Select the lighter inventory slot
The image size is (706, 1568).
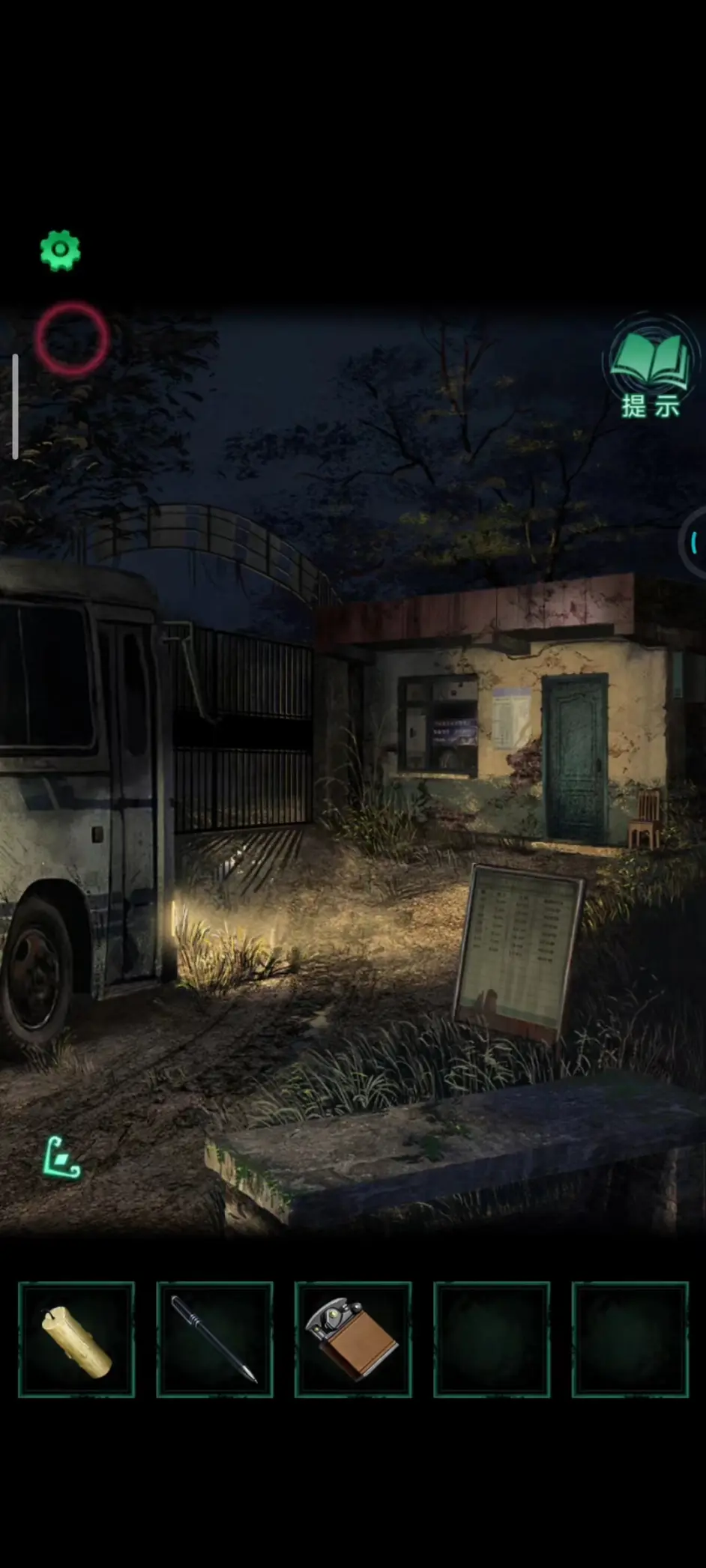click(353, 1340)
